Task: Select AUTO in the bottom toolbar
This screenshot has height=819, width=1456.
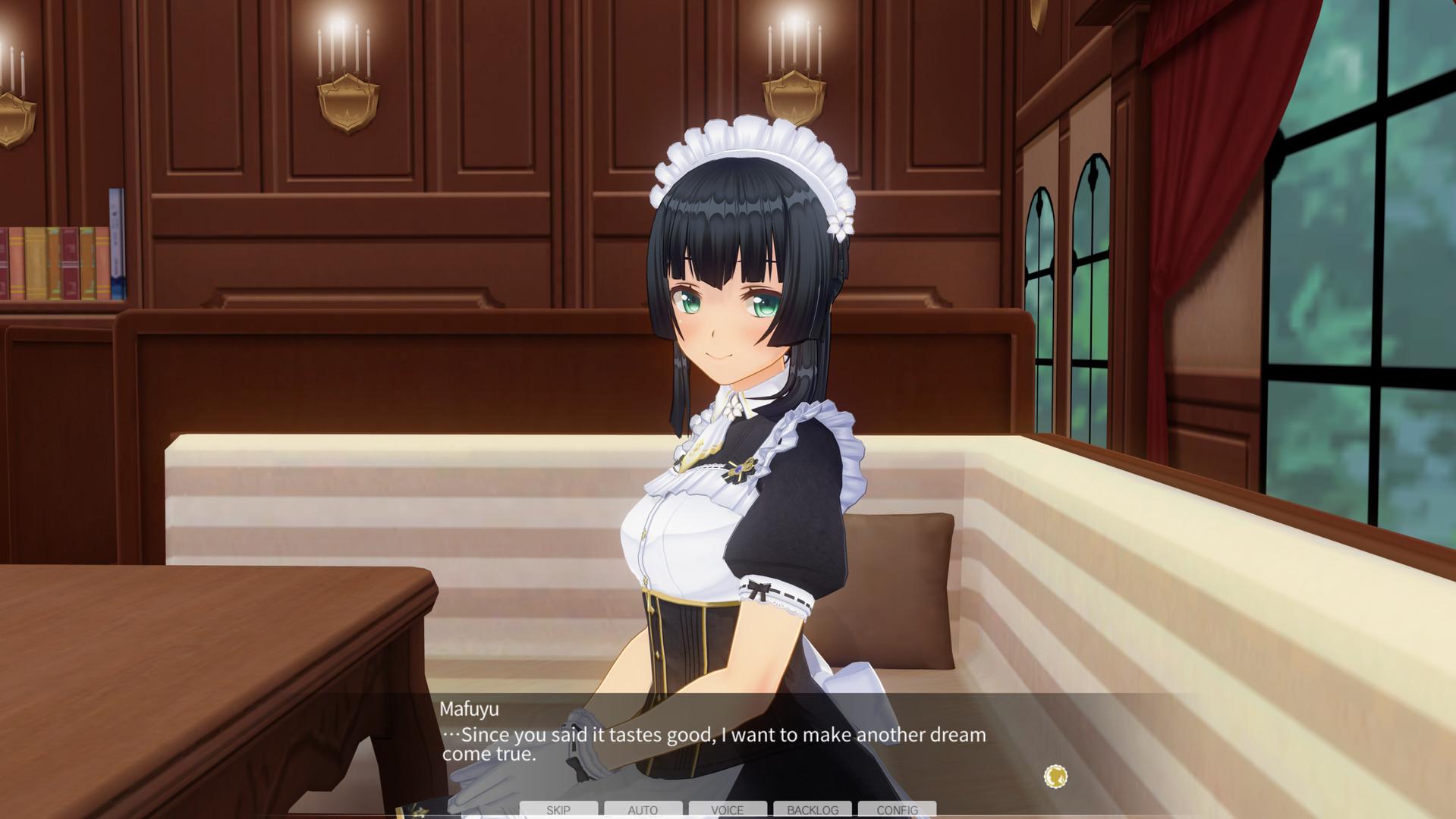Action: (643, 810)
